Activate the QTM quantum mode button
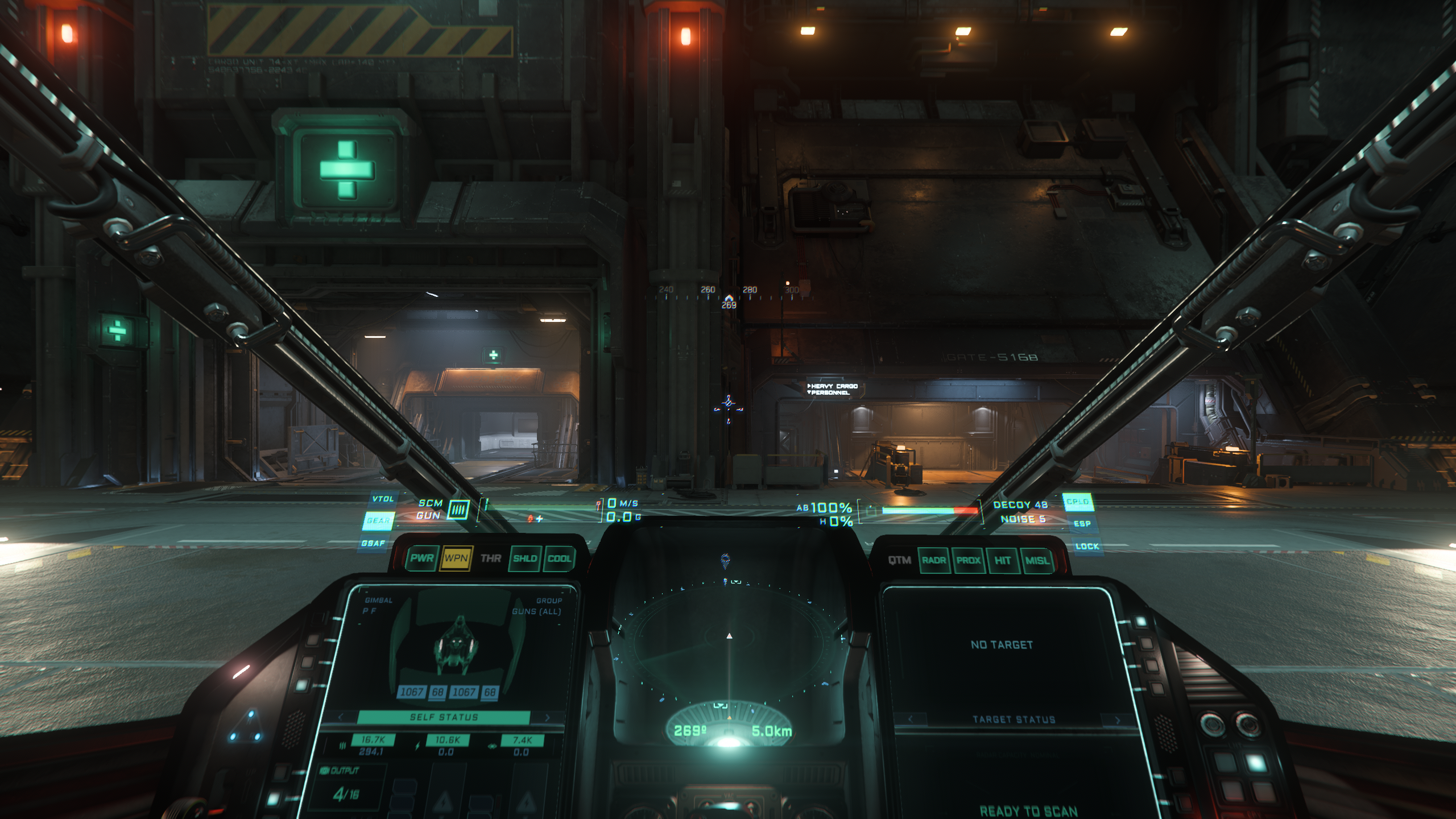This screenshot has height=819, width=1456. click(899, 560)
